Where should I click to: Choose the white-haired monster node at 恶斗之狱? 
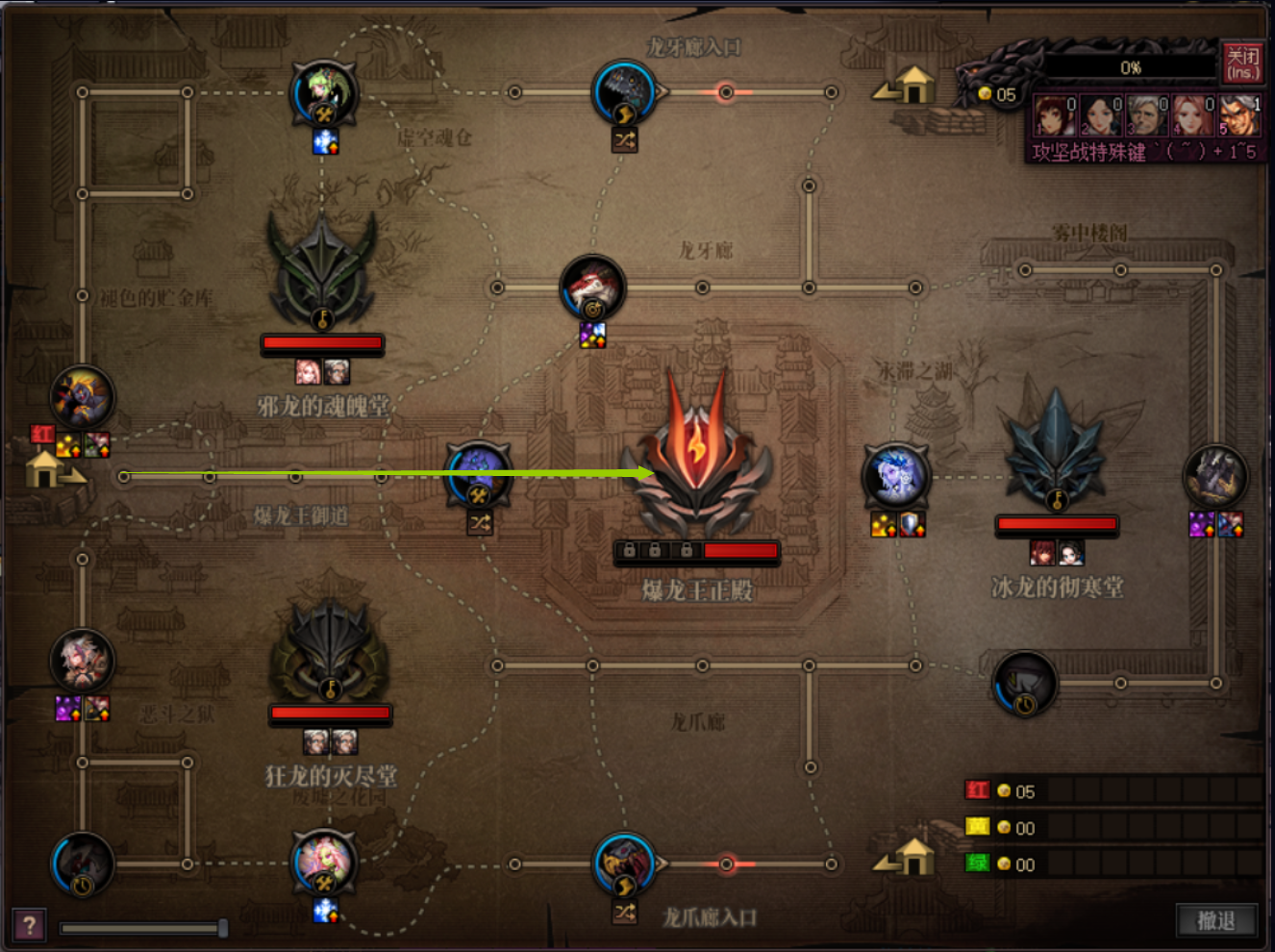(82, 662)
